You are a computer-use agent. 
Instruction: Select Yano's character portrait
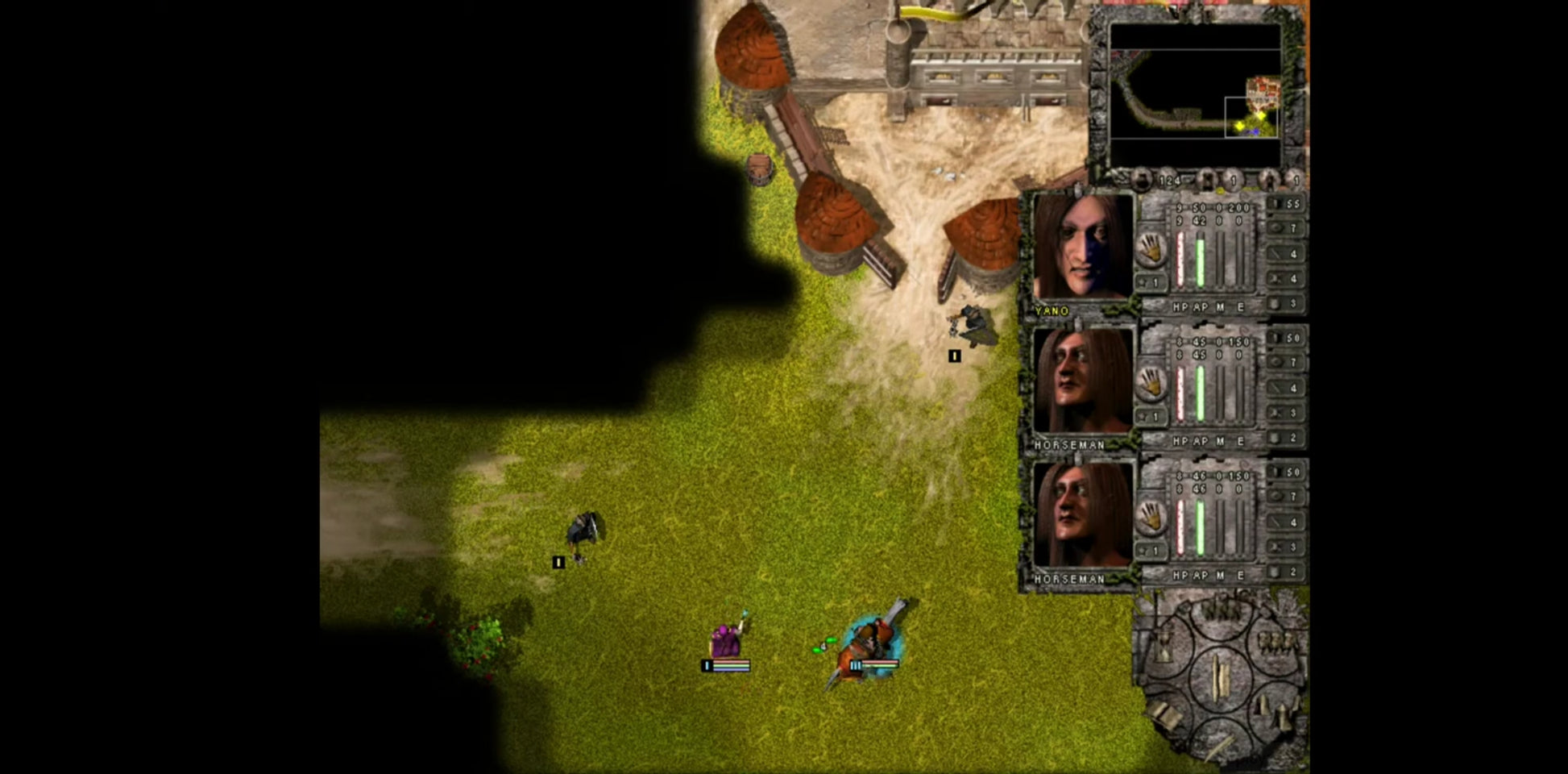tap(1082, 247)
